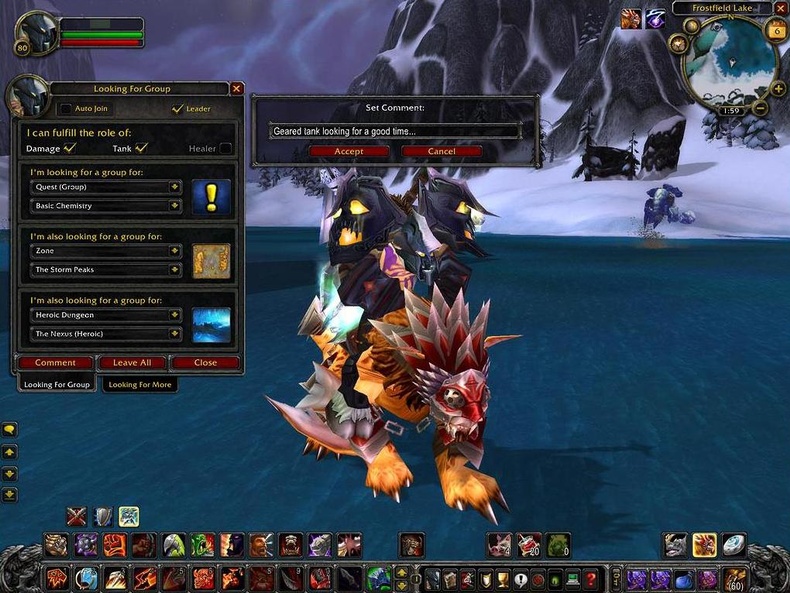790x593 pixels.
Task: Uncheck the Tank role checkbox
Action: tap(141, 148)
